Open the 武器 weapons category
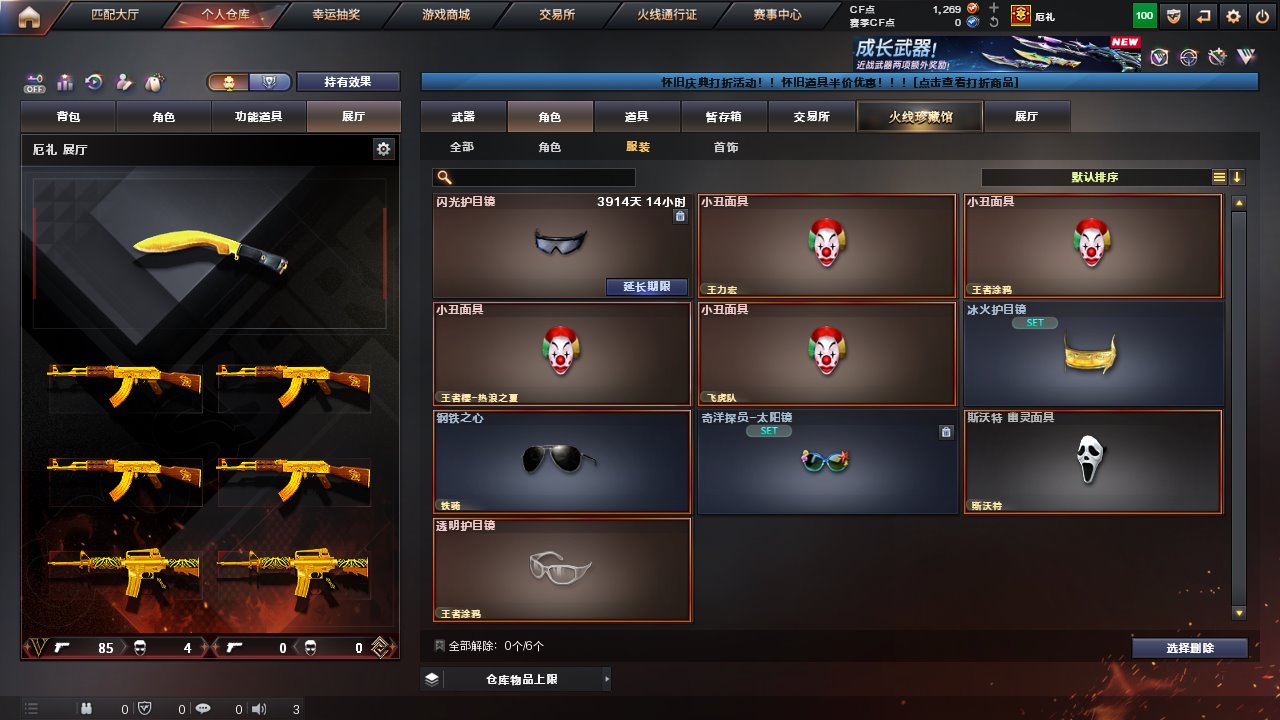Image resolution: width=1280 pixels, height=720 pixels. pyautogui.click(x=463, y=117)
